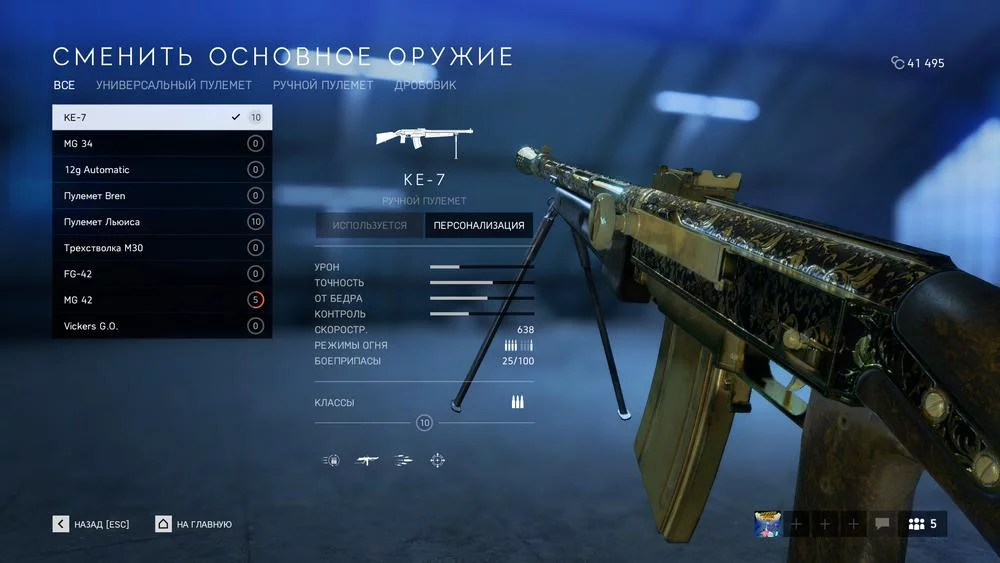1000x563 pixels.
Task: Click the Используется button
Action: (370, 225)
